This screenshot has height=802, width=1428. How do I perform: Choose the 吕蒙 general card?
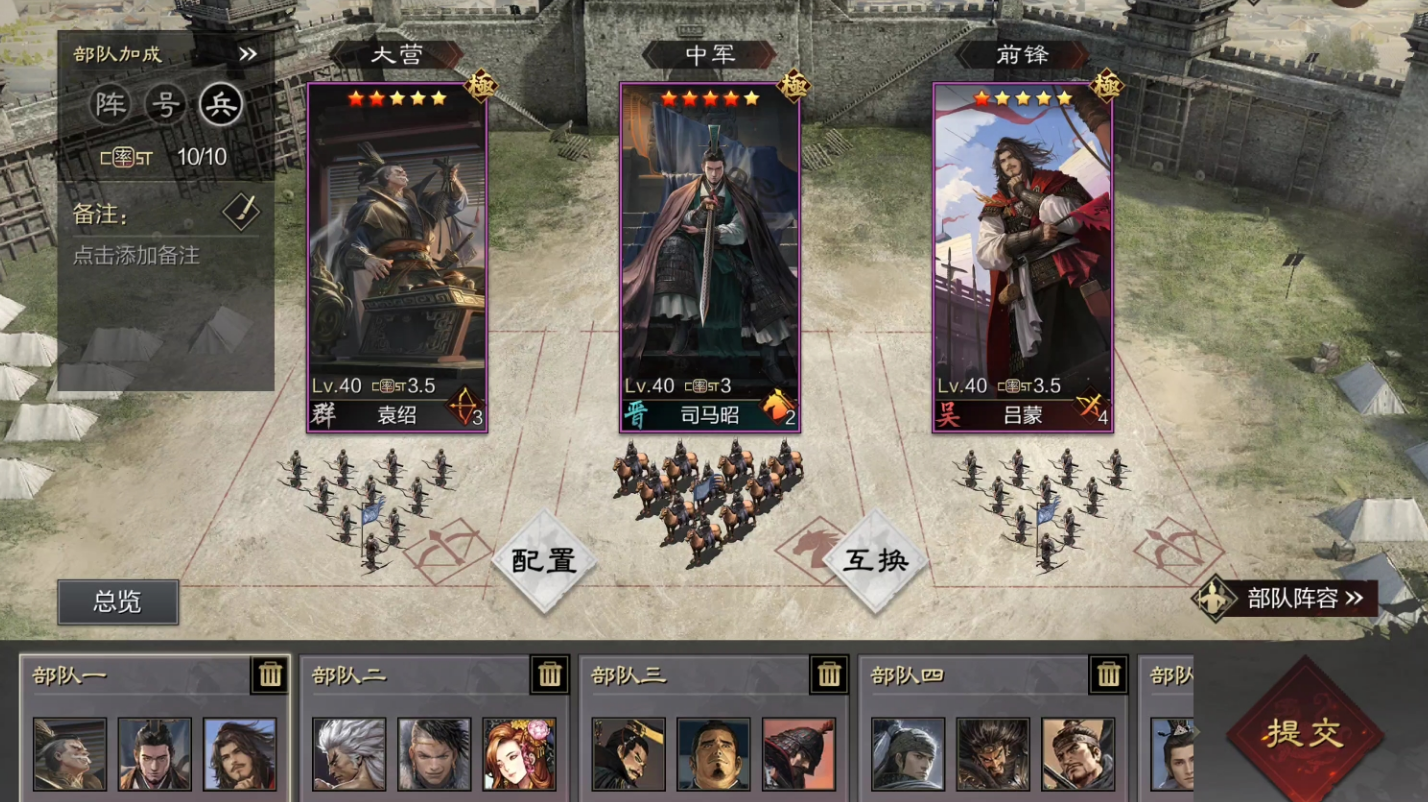coord(1022,257)
